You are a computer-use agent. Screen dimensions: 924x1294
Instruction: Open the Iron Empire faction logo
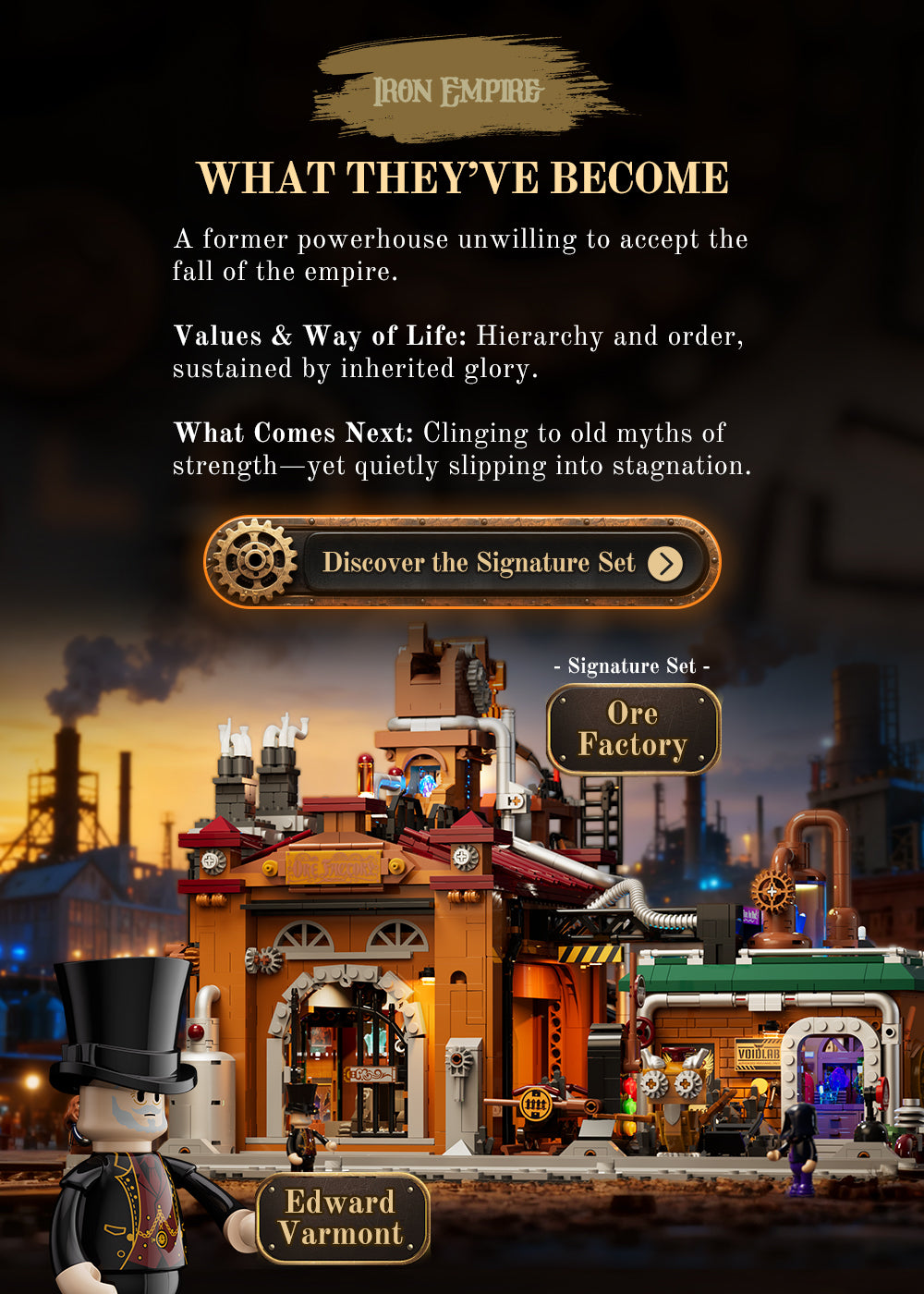(x=459, y=91)
